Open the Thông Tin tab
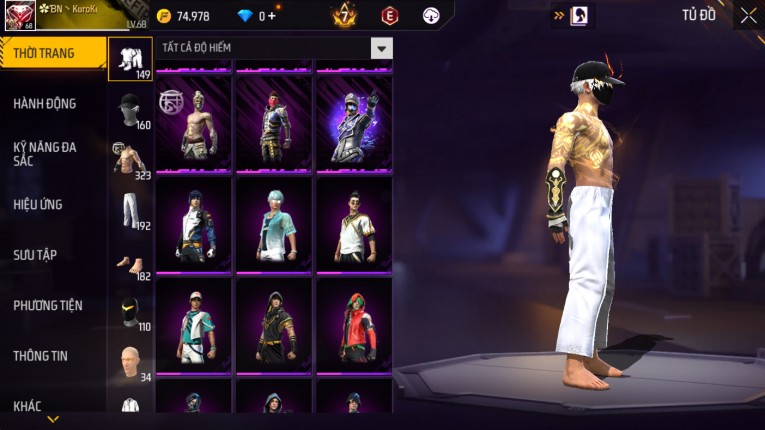765x430 pixels. click(40, 355)
